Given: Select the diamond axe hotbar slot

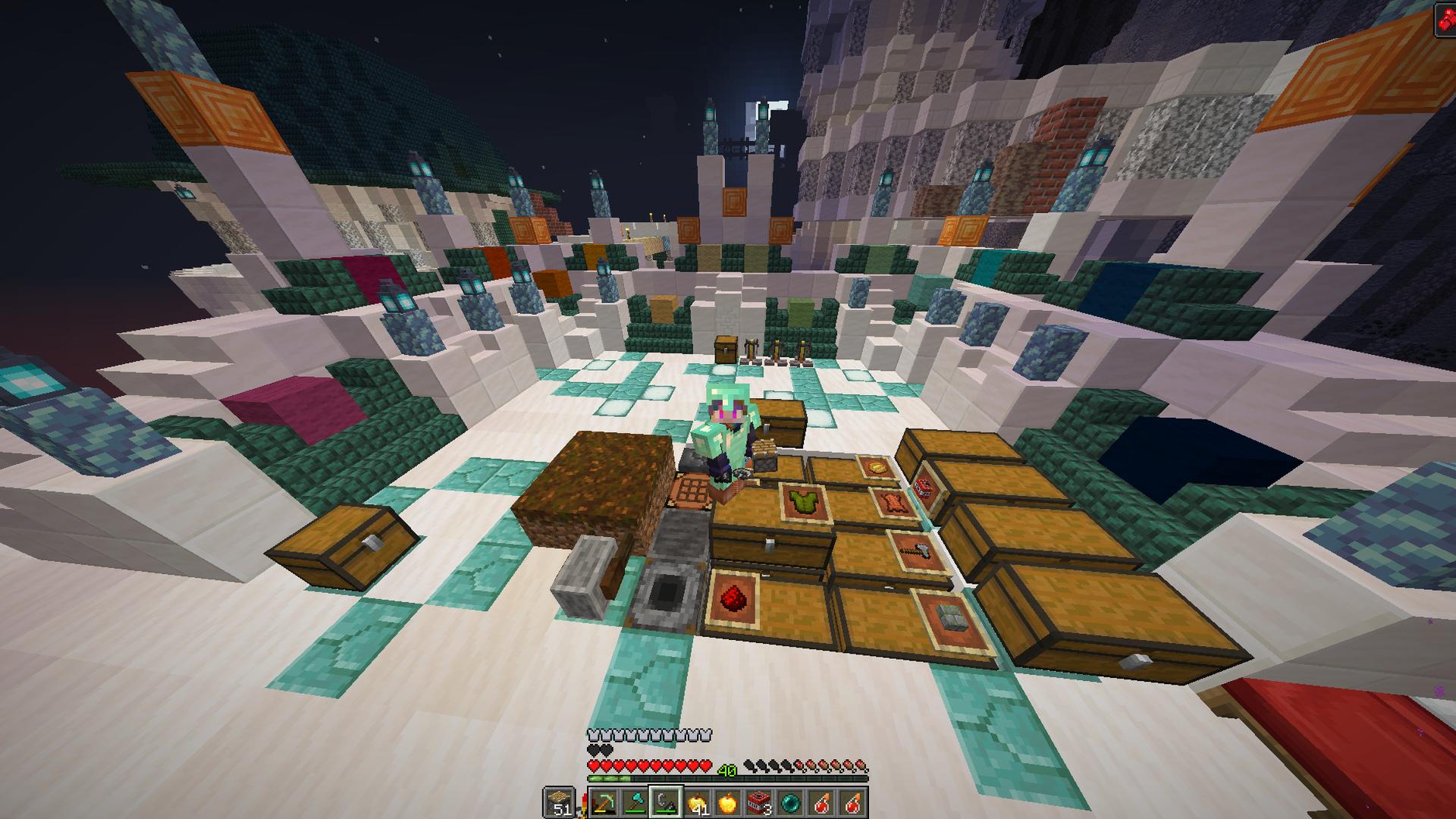Looking at the screenshot, I should [635, 802].
